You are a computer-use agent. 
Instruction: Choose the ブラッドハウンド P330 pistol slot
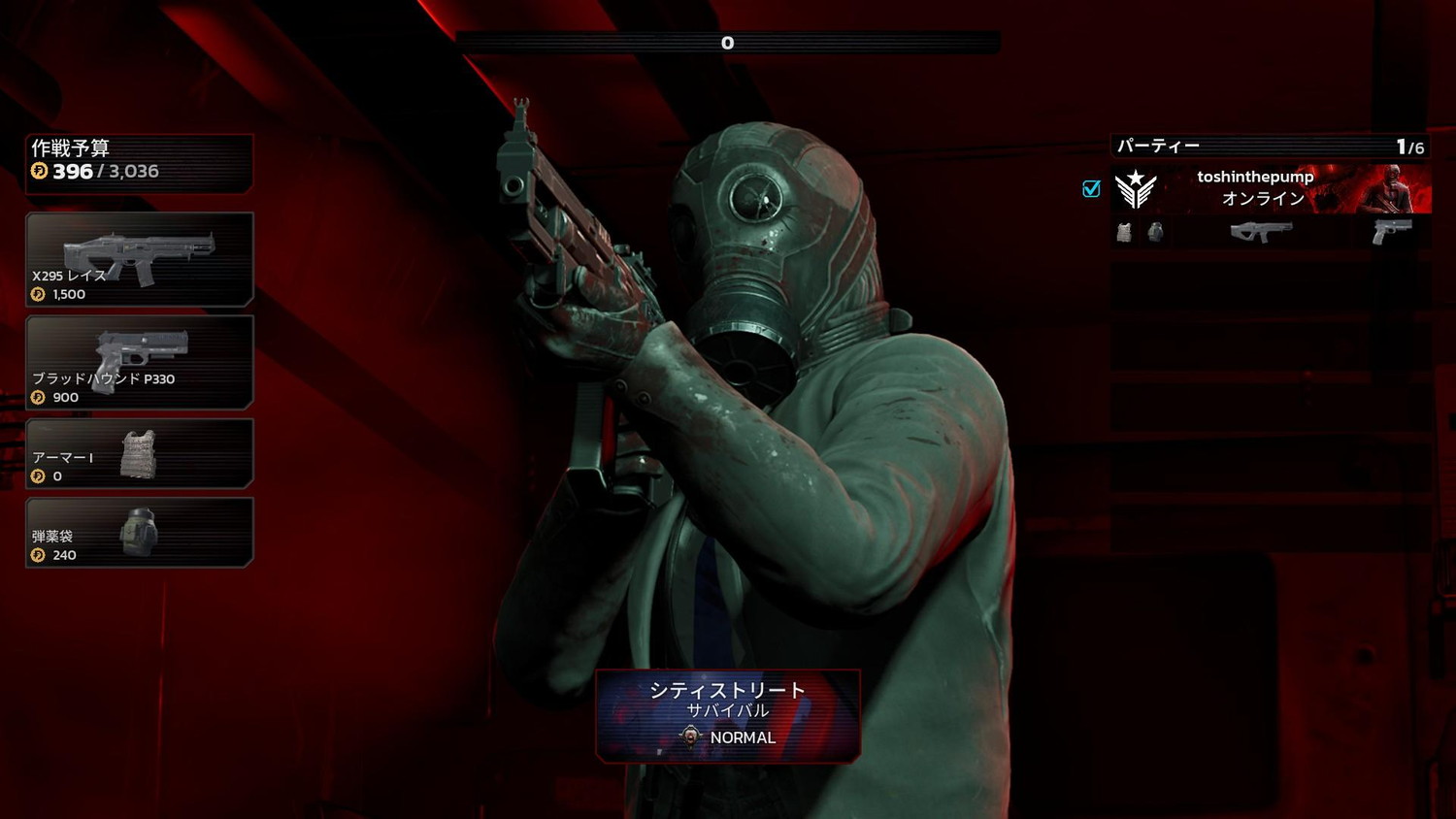139,362
